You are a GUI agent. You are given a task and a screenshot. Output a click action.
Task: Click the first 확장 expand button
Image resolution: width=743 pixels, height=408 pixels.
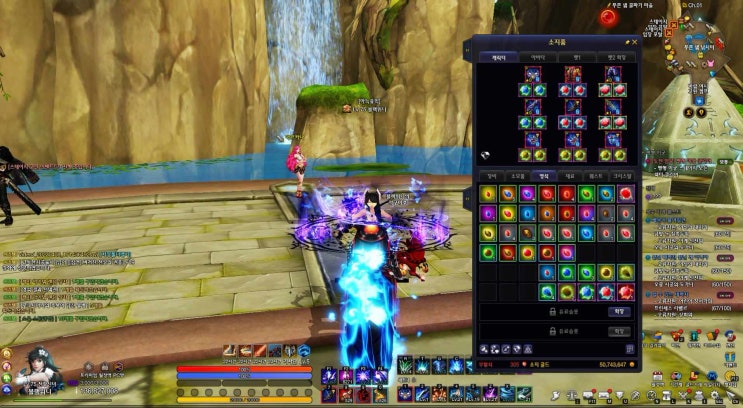pyautogui.click(x=620, y=311)
